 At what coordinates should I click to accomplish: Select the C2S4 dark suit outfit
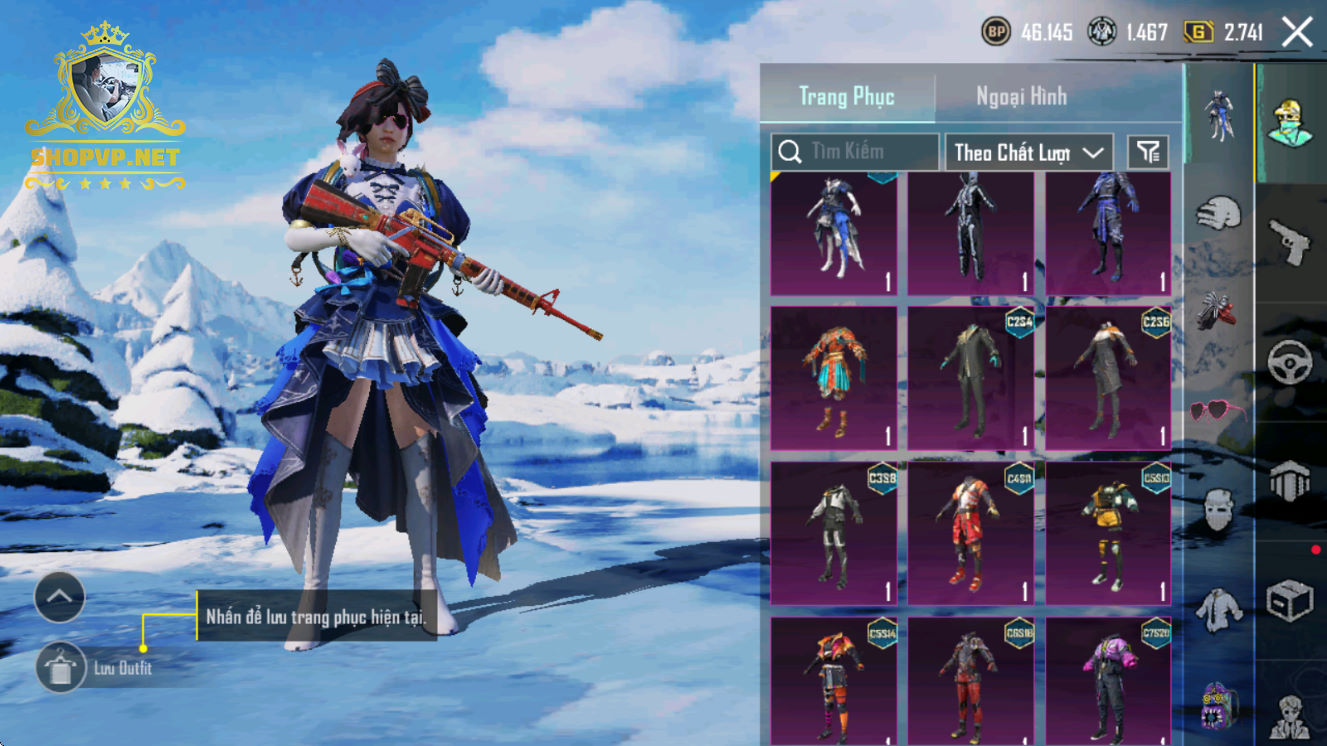point(971,378)
